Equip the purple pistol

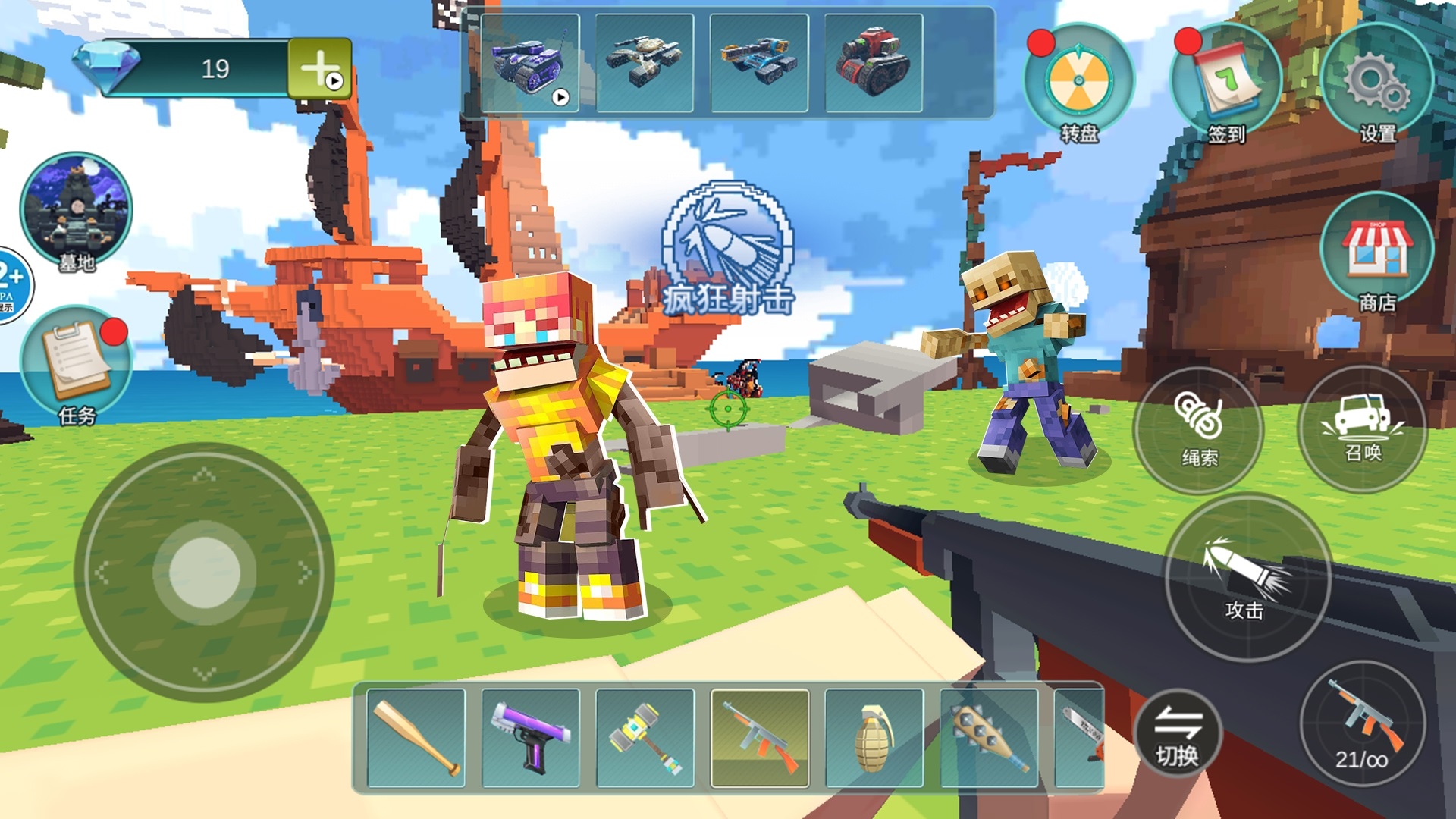531,738
